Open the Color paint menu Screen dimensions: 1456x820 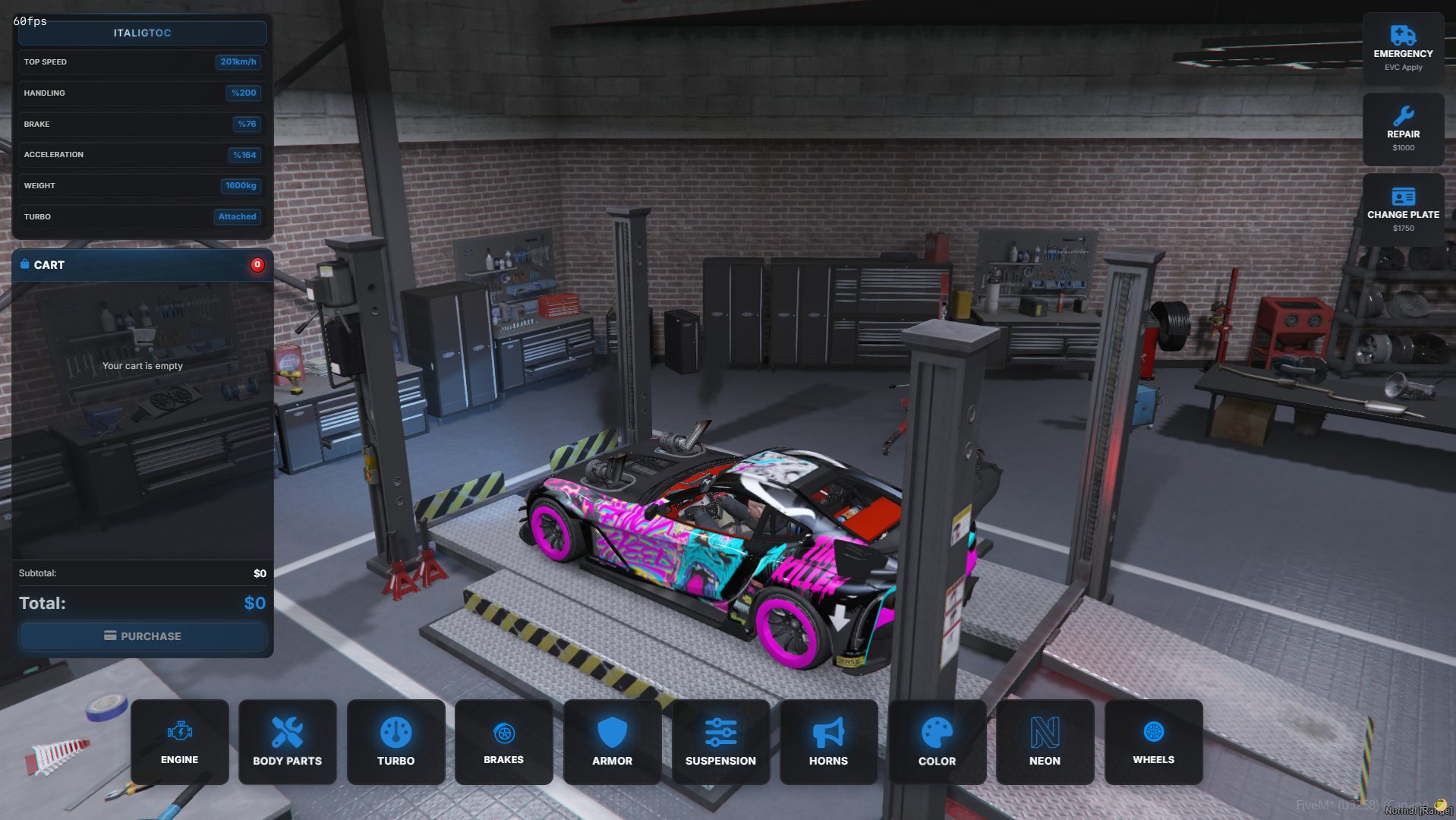click(x=938, y=742)
